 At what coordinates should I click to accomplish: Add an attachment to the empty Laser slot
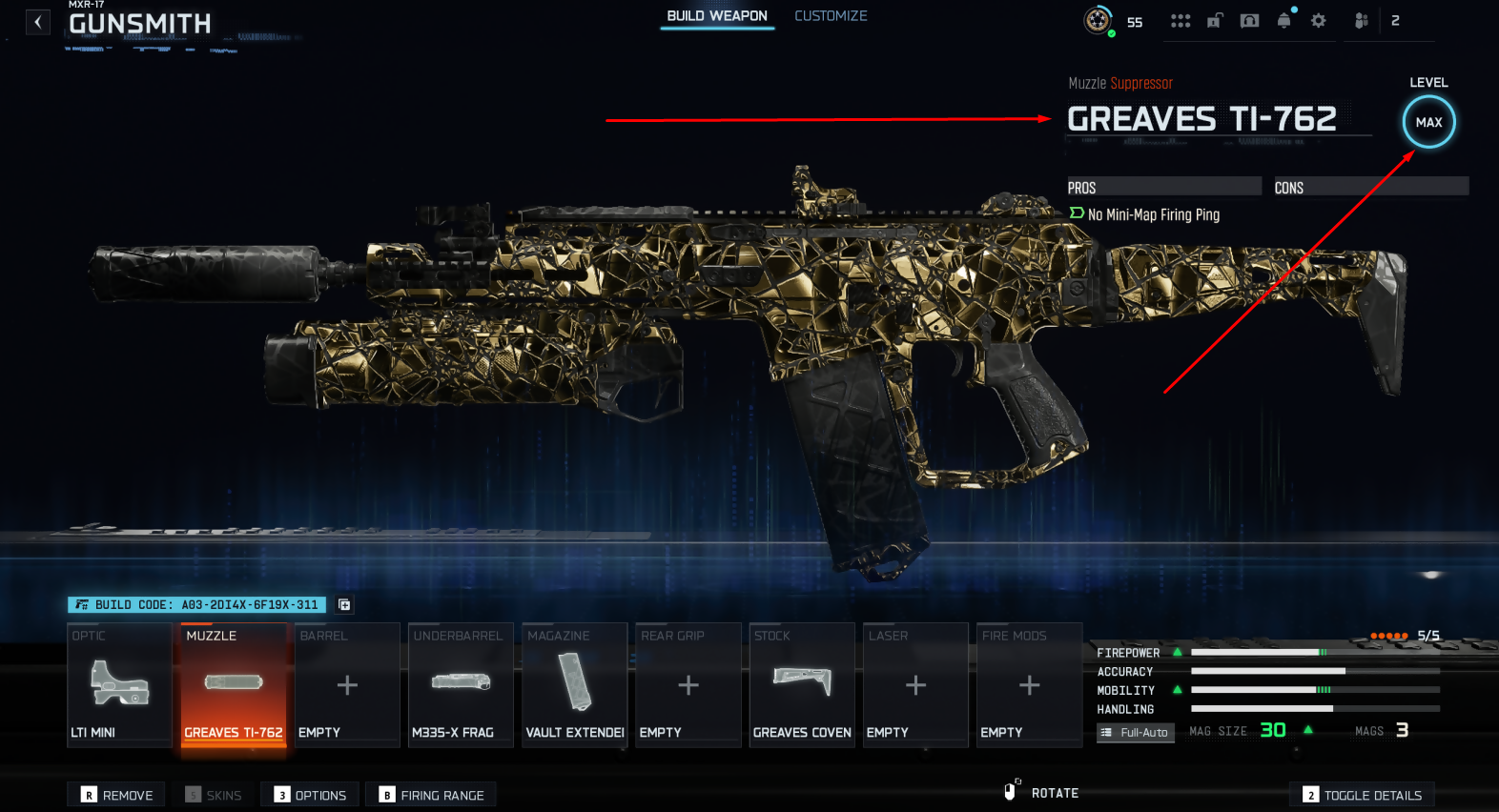(x=915, y=684)
